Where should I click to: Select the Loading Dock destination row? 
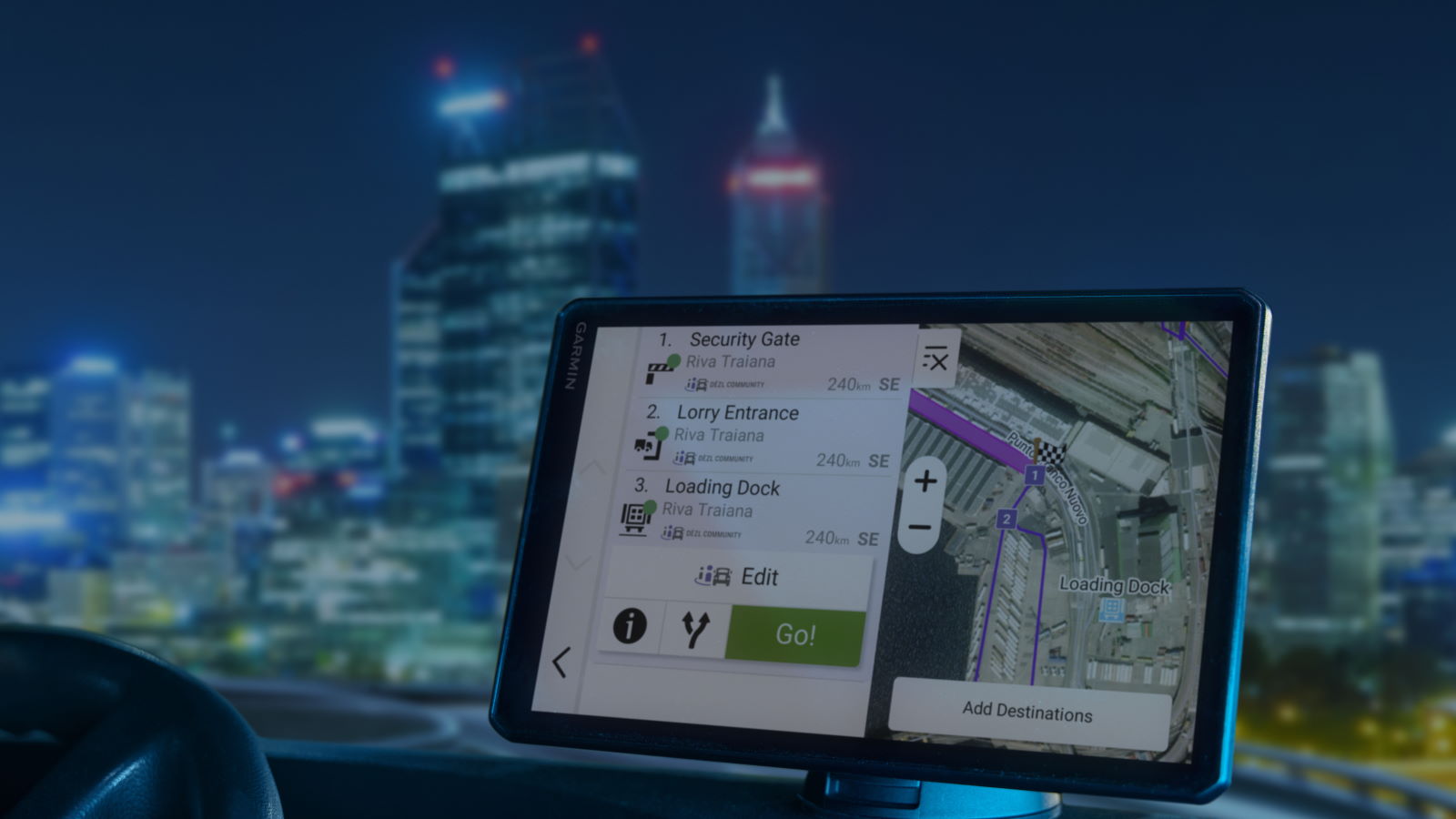point(752,511)
